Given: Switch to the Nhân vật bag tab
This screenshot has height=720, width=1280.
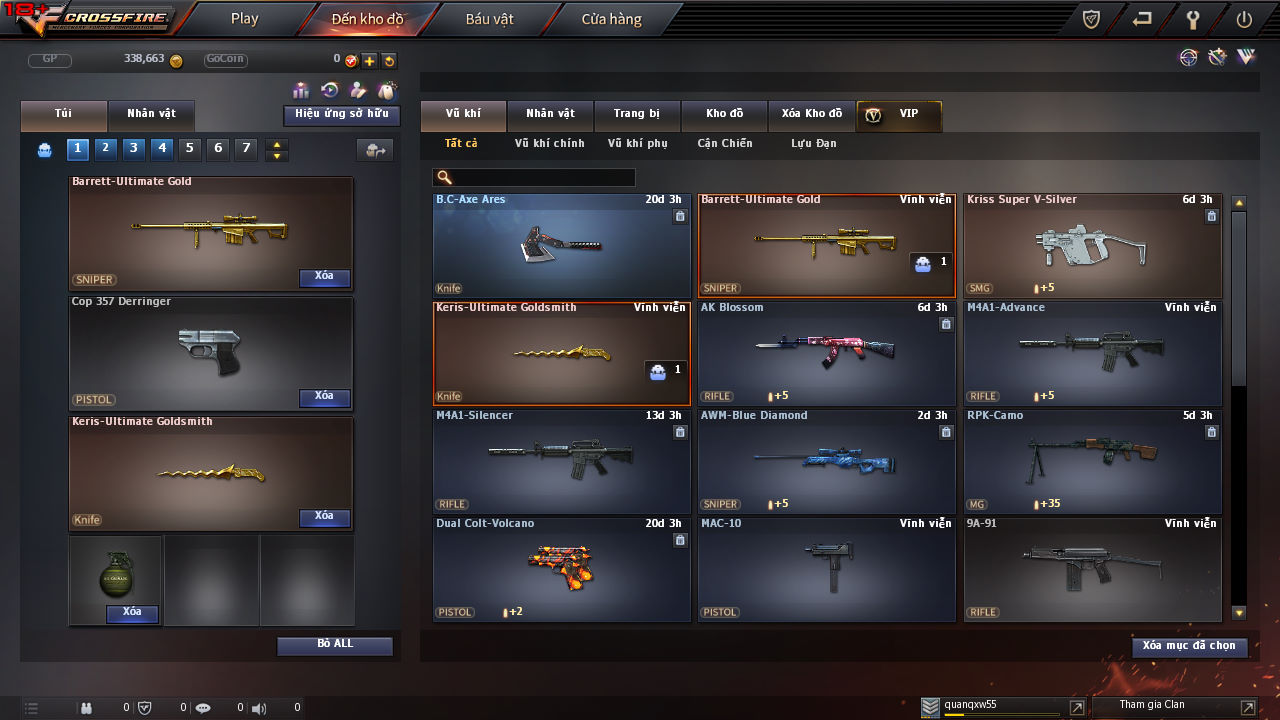Looking at the screenshot, I should (150, 114).
